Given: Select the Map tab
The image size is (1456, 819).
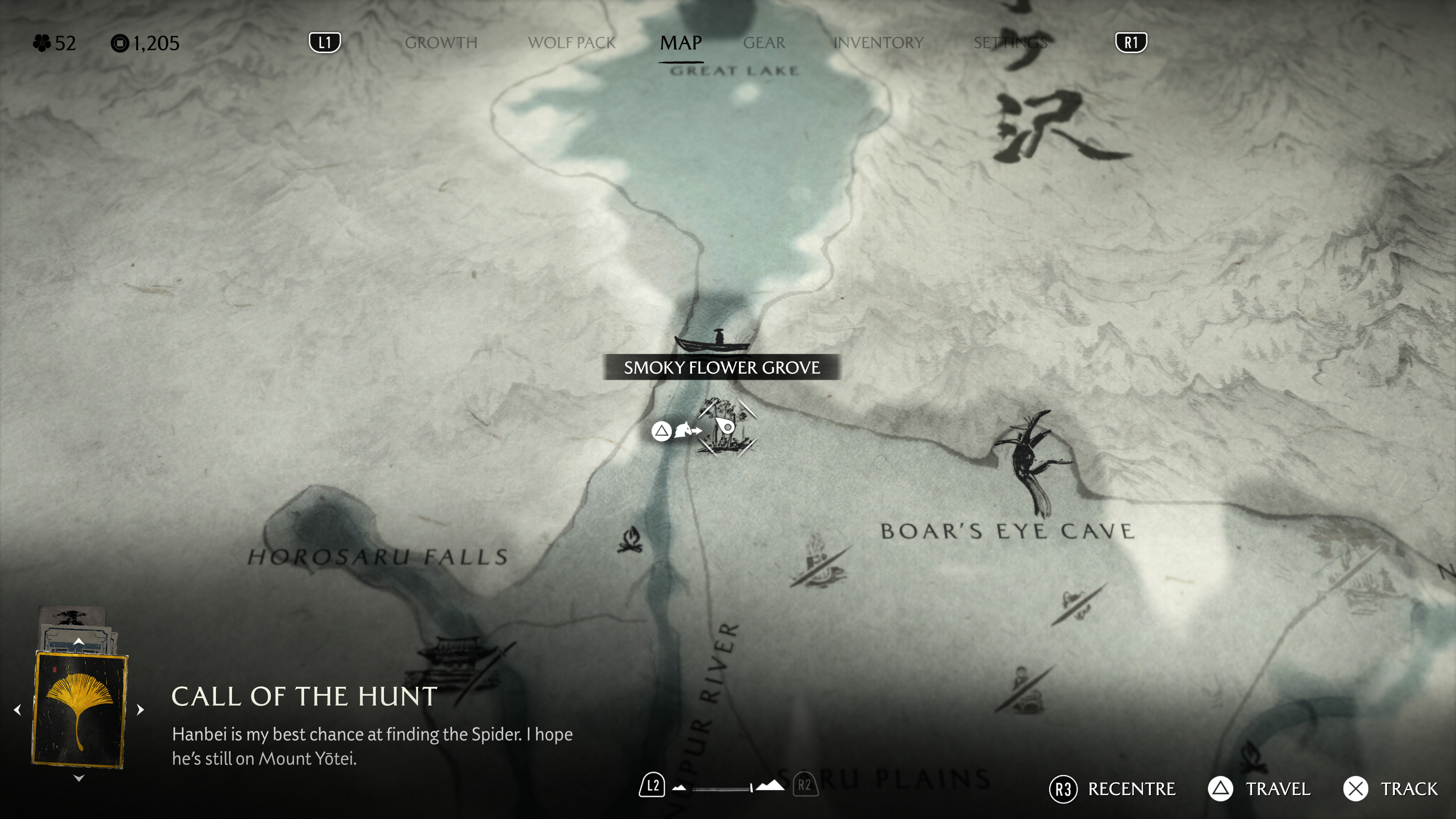Looking at the screenshot, I should point(681,43).
